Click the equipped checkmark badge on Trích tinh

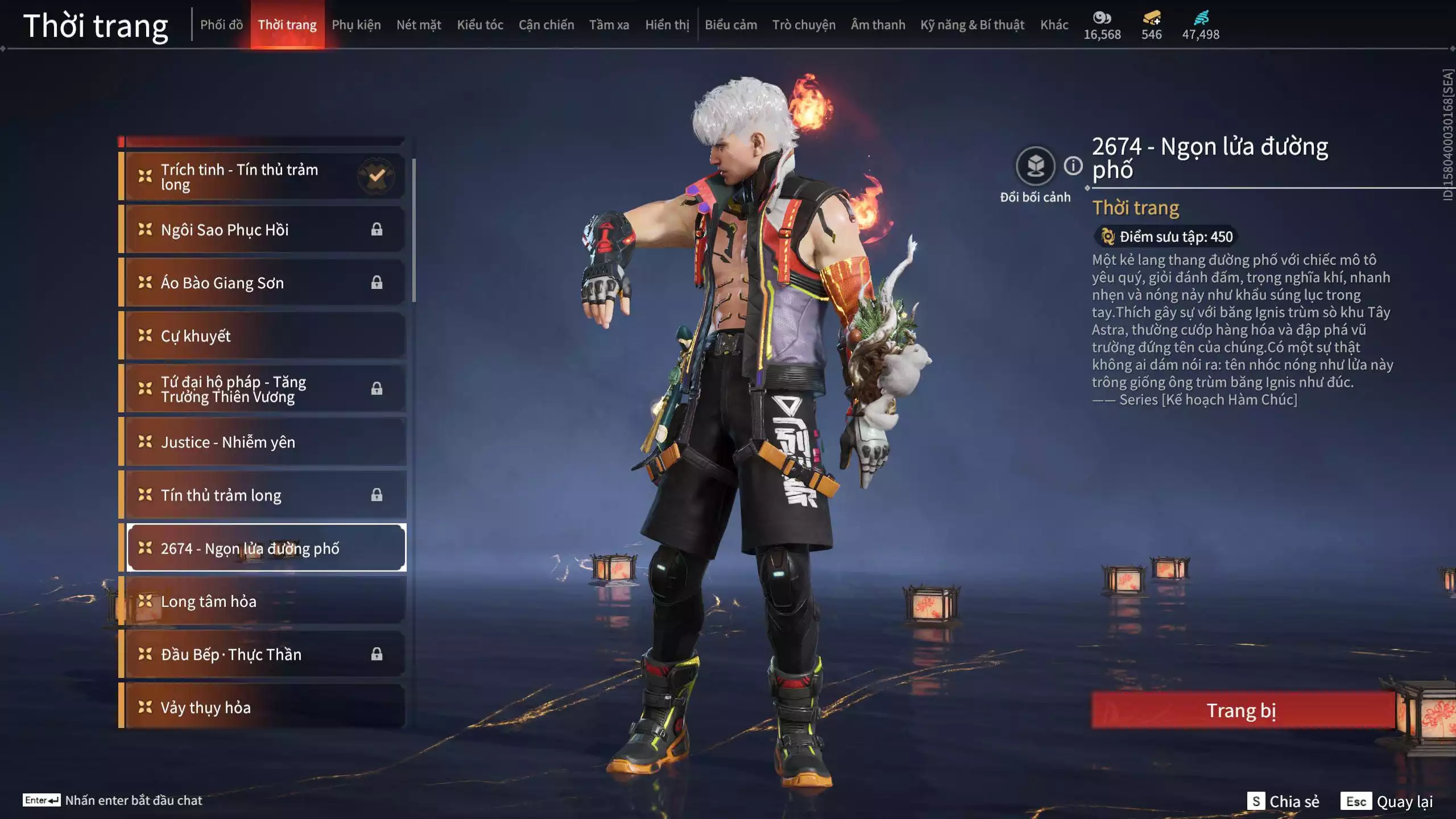coord(375,176)
